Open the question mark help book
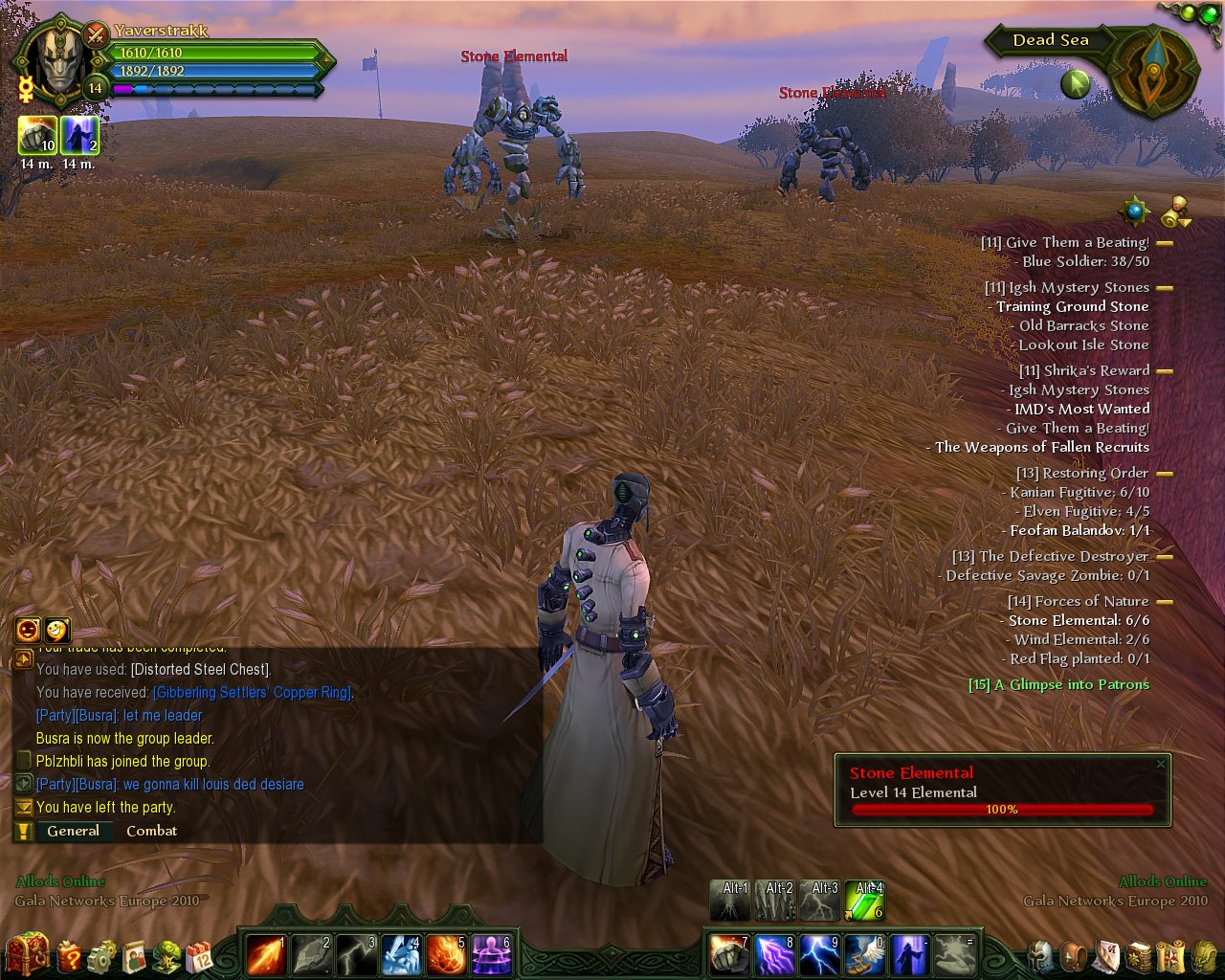The height and width of the screenshot is (980, 1225). click(70, 955)
